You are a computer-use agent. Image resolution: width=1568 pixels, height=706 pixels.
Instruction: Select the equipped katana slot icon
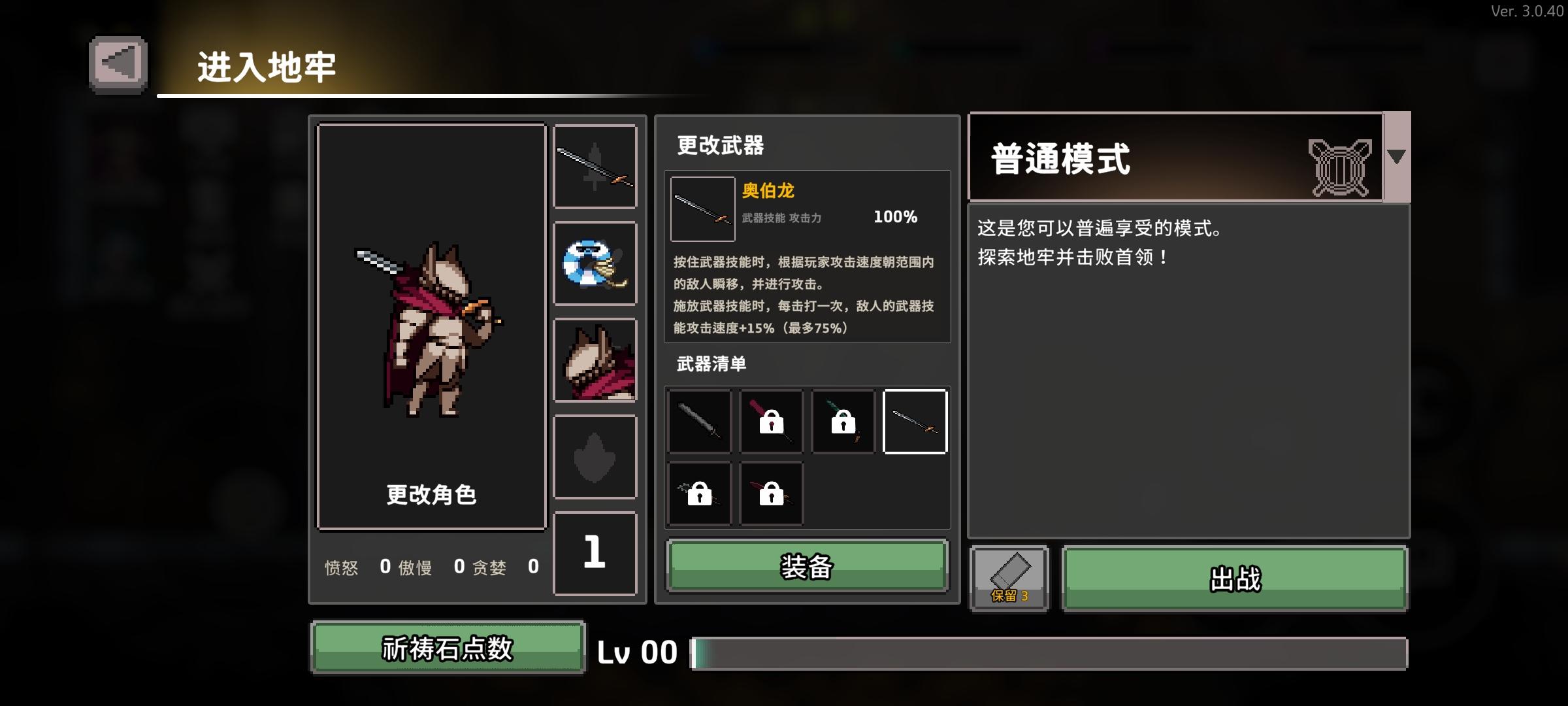[595, 166]
